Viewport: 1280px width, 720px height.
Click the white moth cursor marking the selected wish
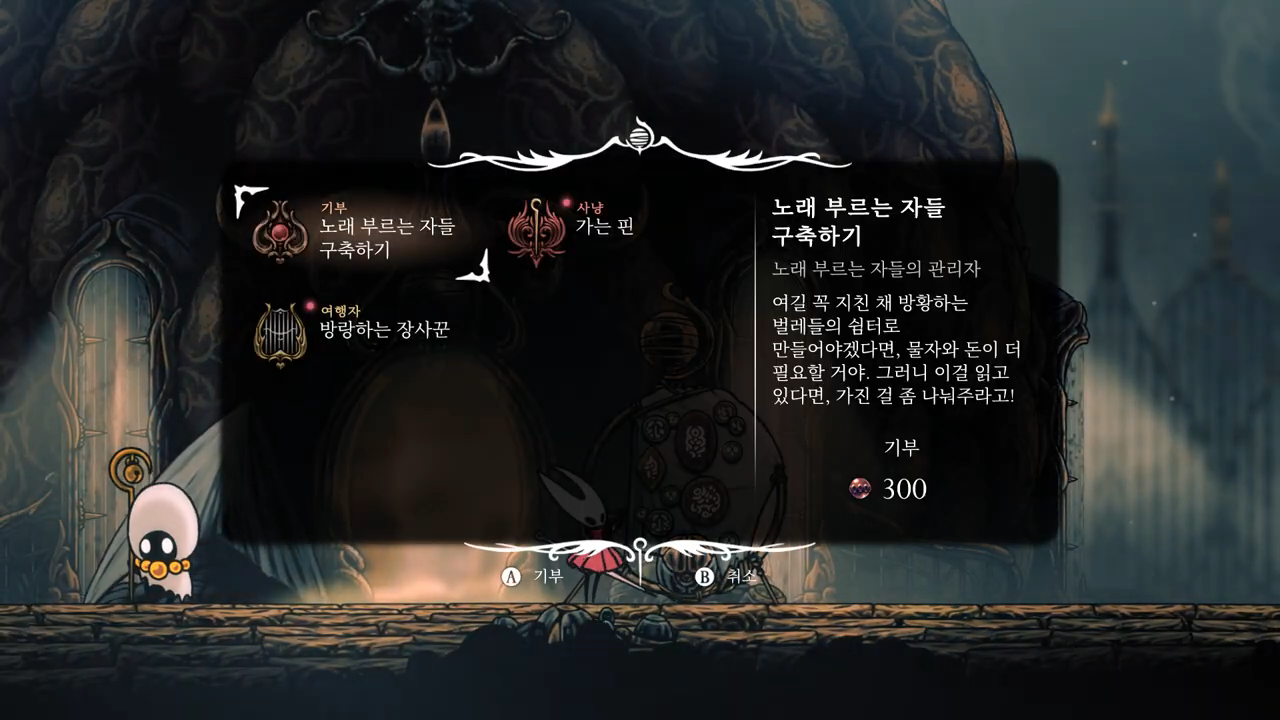click(245, 200)
